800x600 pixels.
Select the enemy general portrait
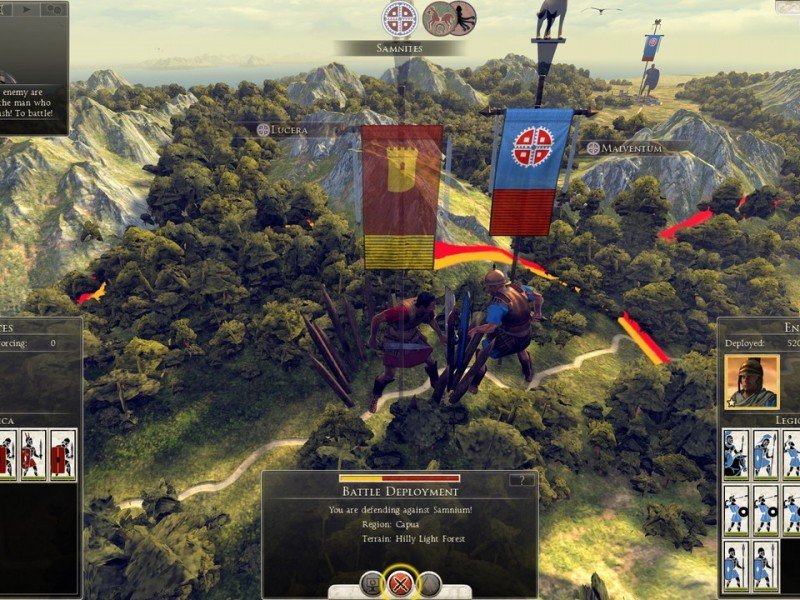(x=752, y=381)
